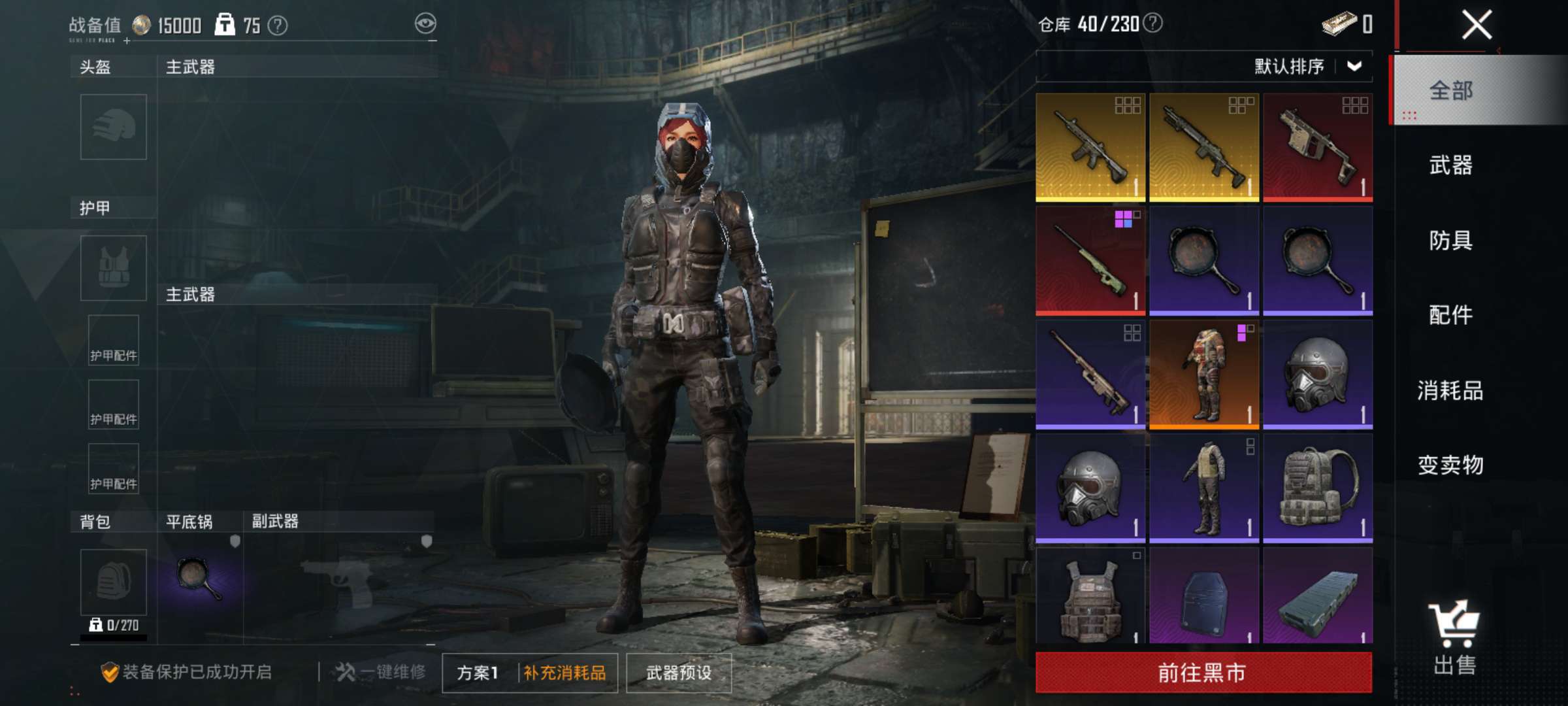Viewport: 1568px width, 706px height.
Task: Close the warehouse screen with the X
Action: tap(1476, 26)
